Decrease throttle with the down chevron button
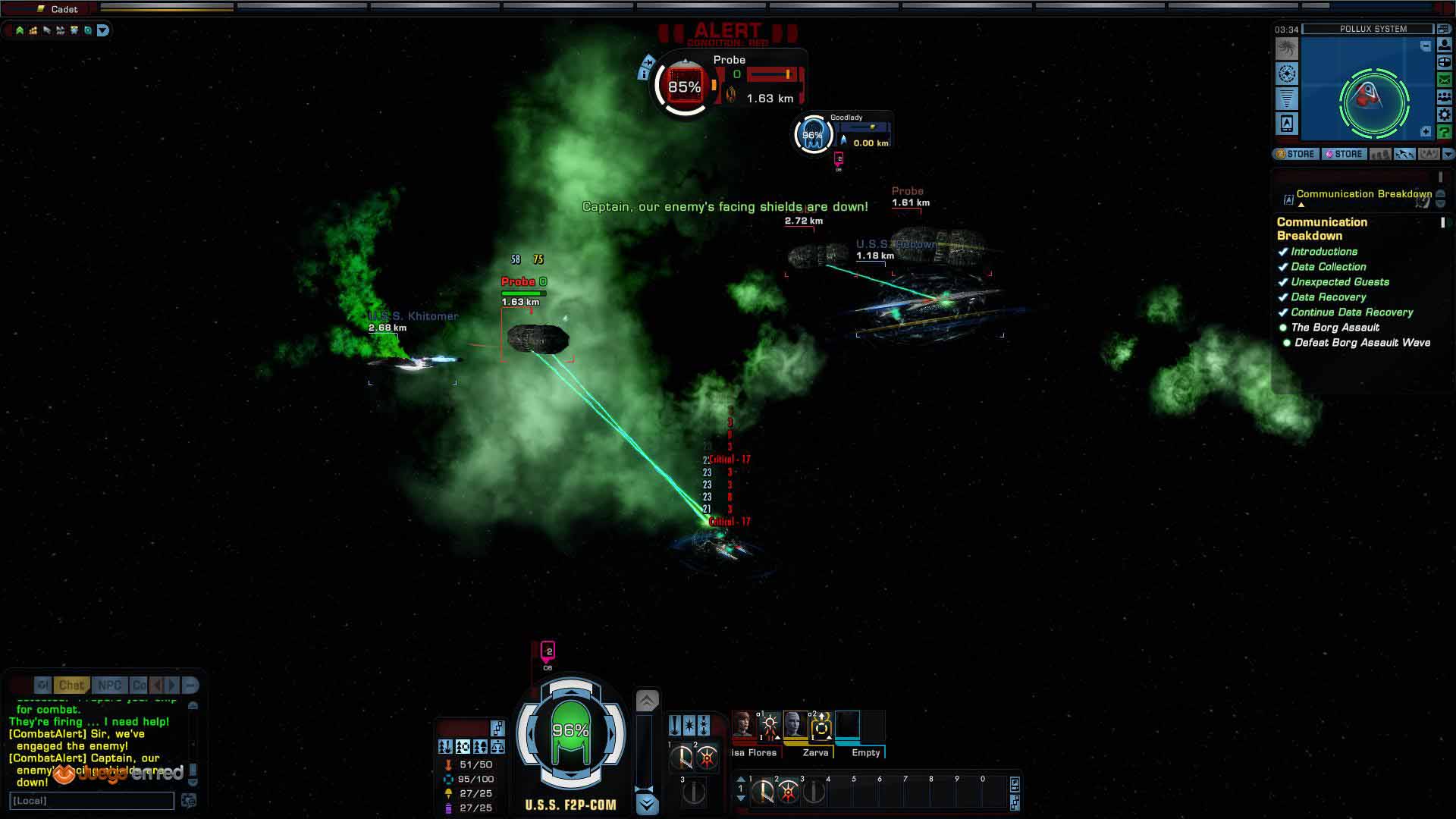The height and width of the screenshot is (819, 1456). [x=647, y=803]
